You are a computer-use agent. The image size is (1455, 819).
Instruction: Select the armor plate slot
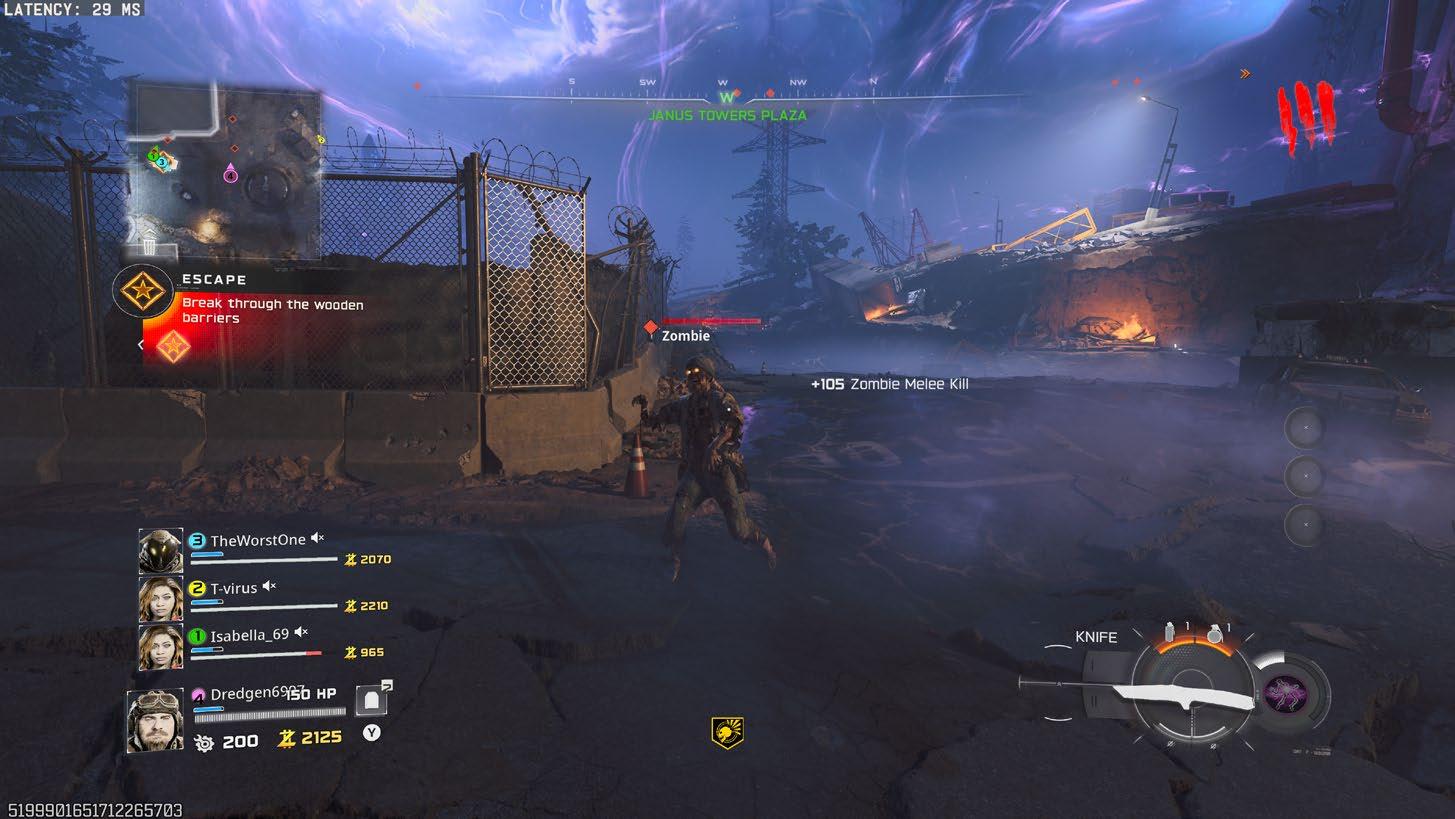(x=372, y=700)
